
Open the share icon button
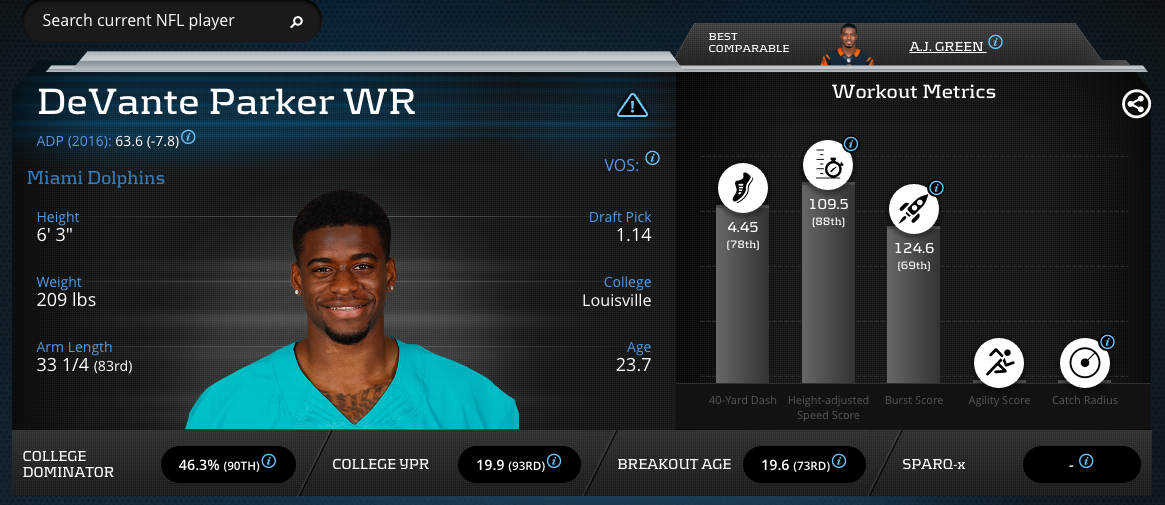click(x=1136, y=104)
